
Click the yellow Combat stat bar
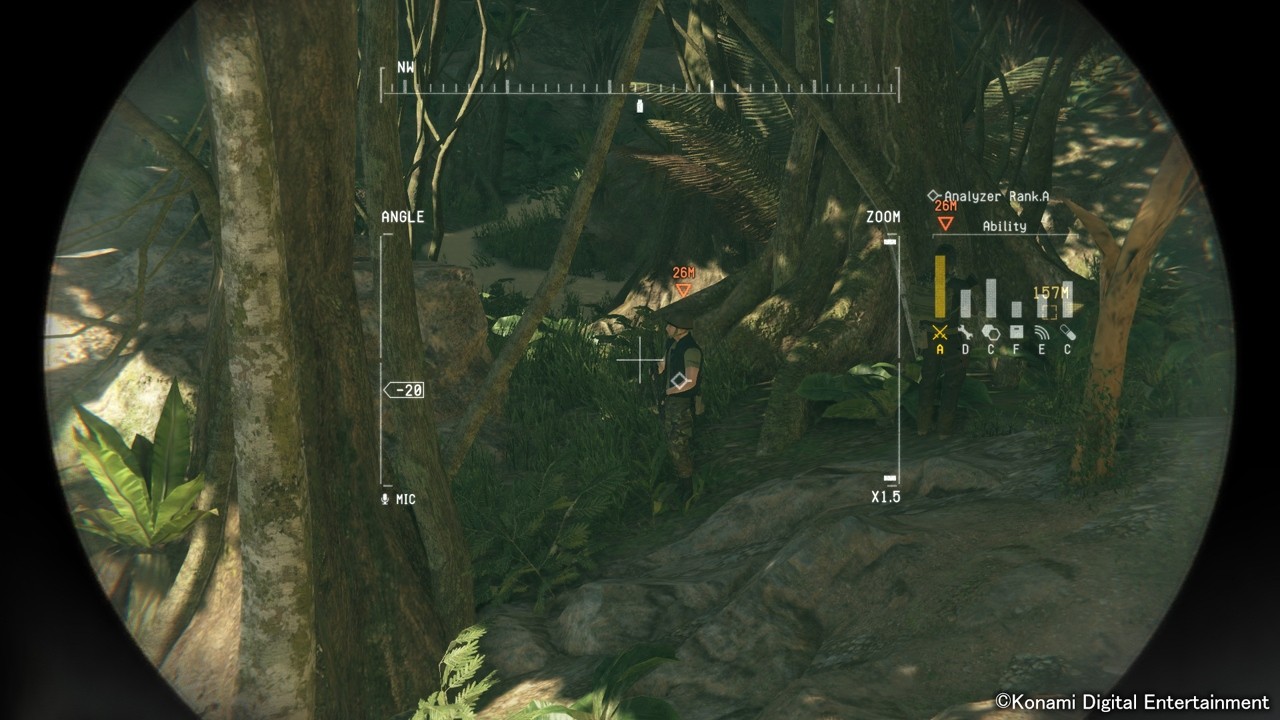tap(940, 288)
